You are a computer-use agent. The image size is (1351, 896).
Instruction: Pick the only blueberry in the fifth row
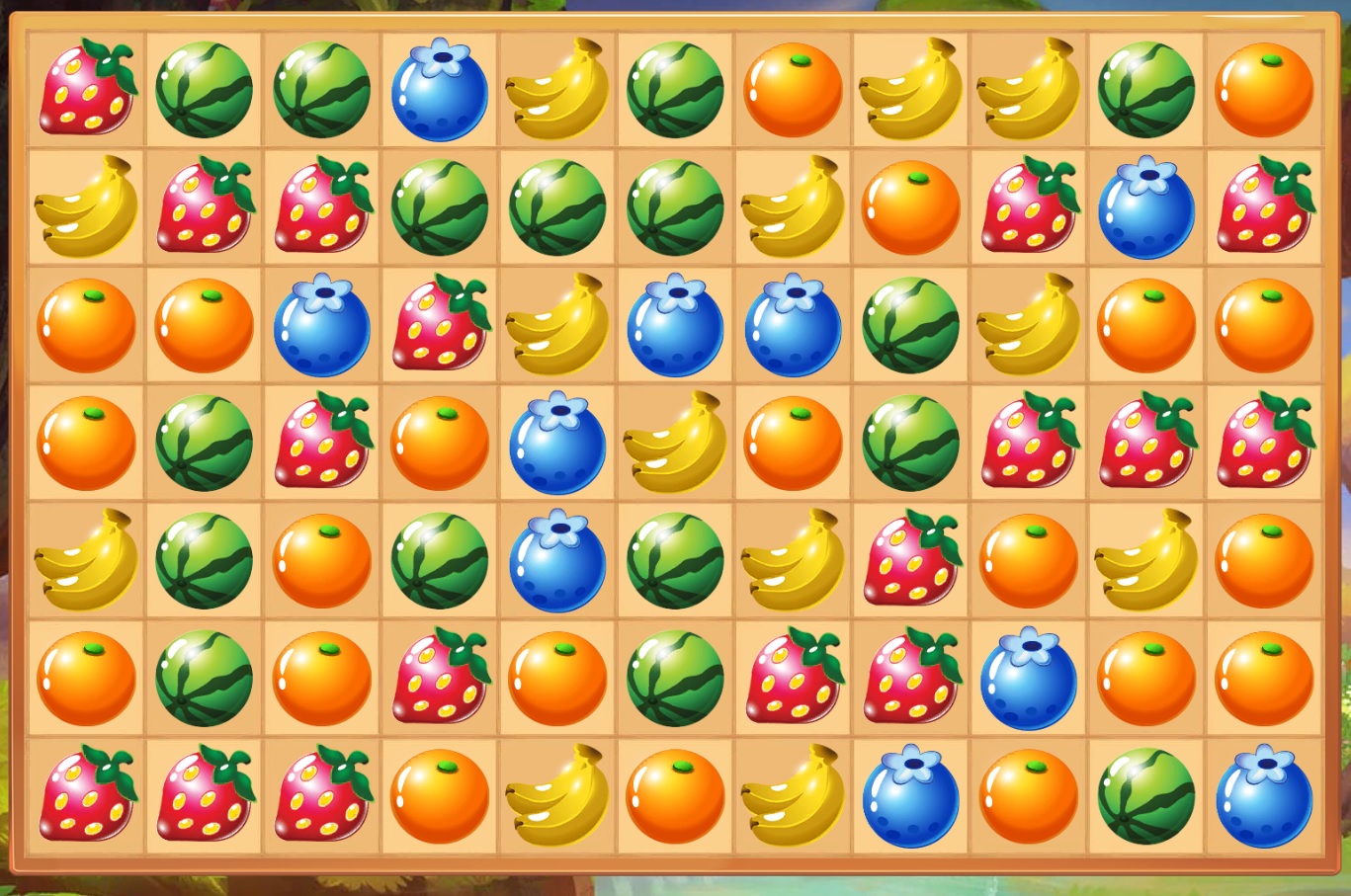click(557, 560)
